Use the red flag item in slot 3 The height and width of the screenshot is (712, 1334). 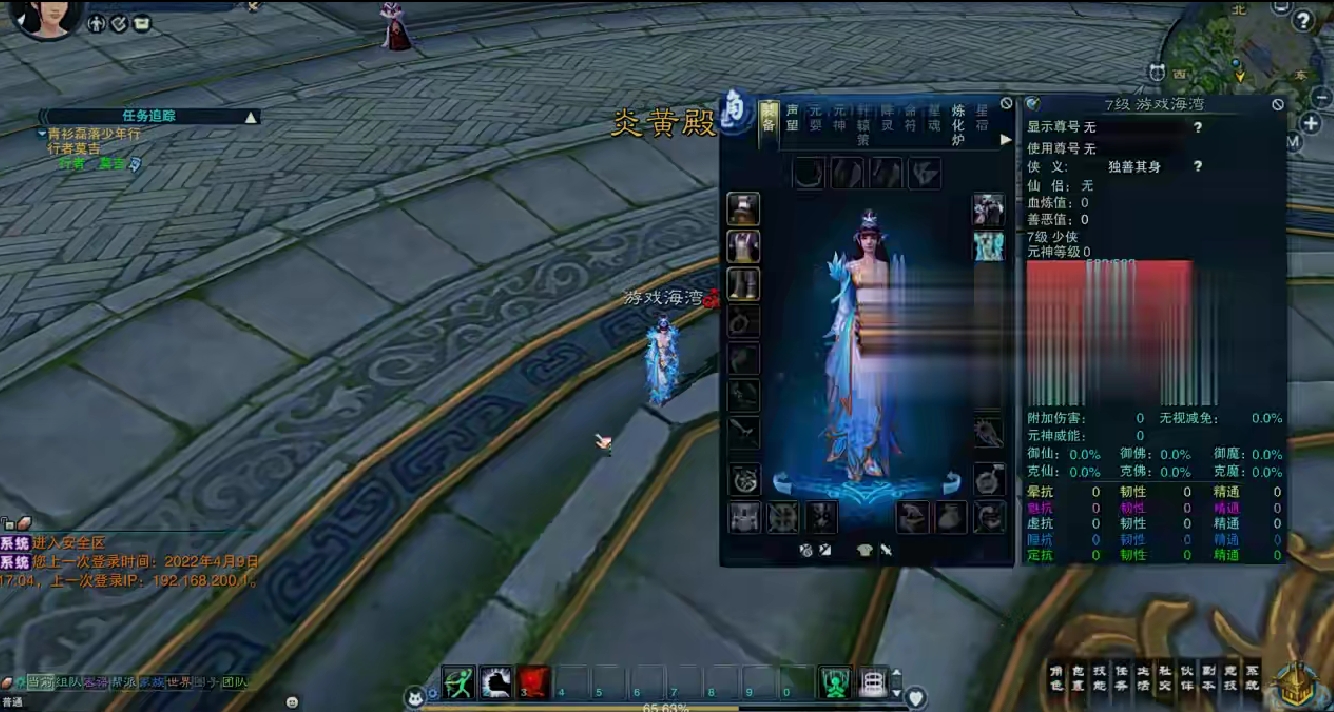point(535,681)
